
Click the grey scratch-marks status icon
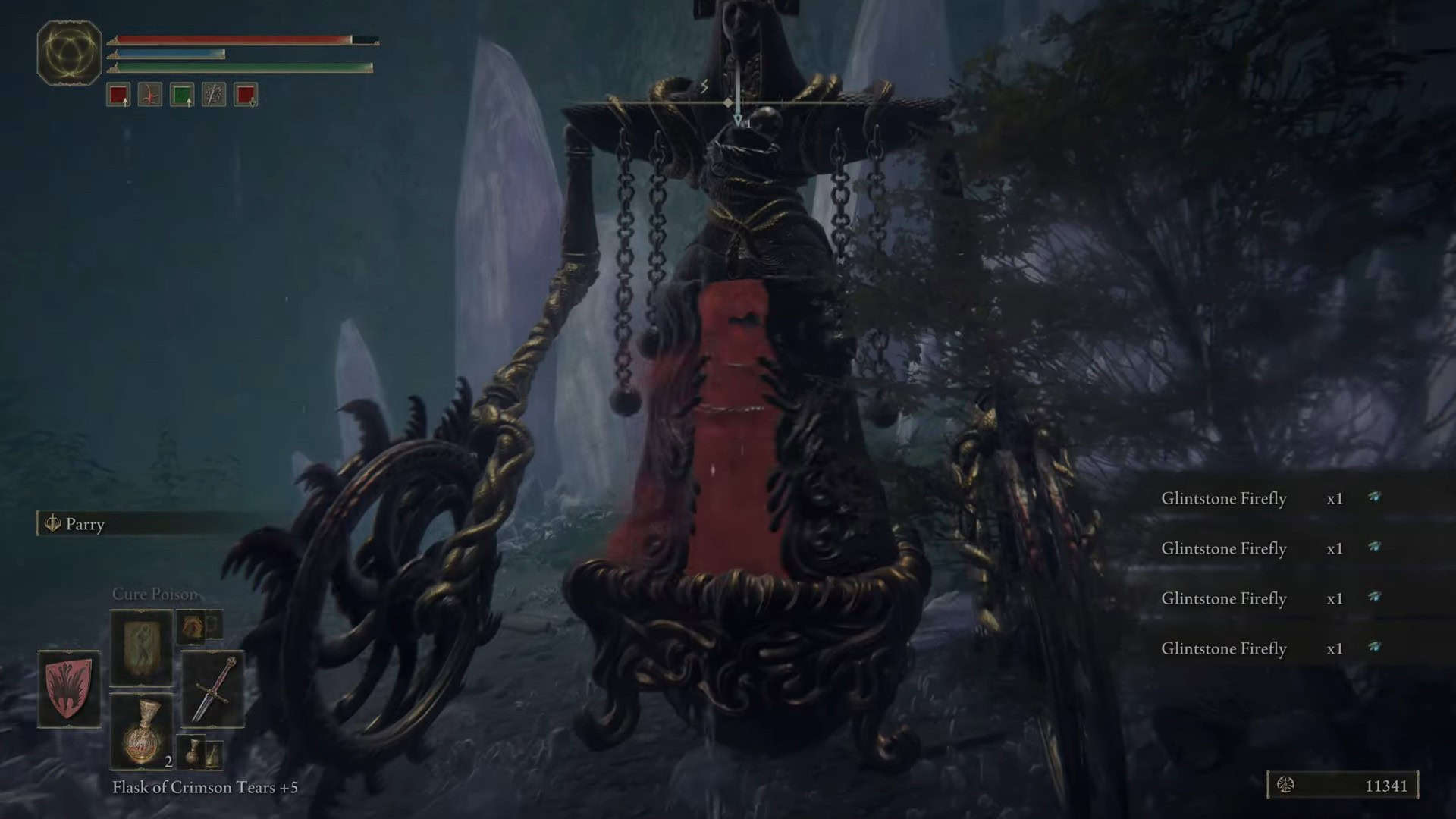pos(214,96)
